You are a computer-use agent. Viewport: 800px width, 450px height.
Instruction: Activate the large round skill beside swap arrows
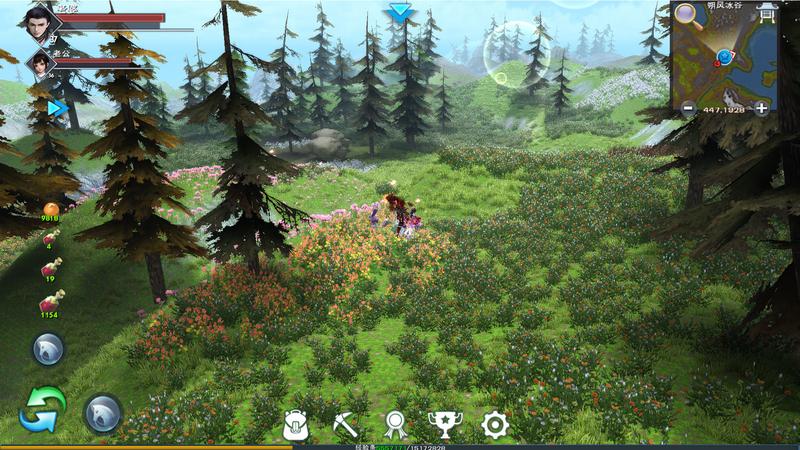click(103, 412)
